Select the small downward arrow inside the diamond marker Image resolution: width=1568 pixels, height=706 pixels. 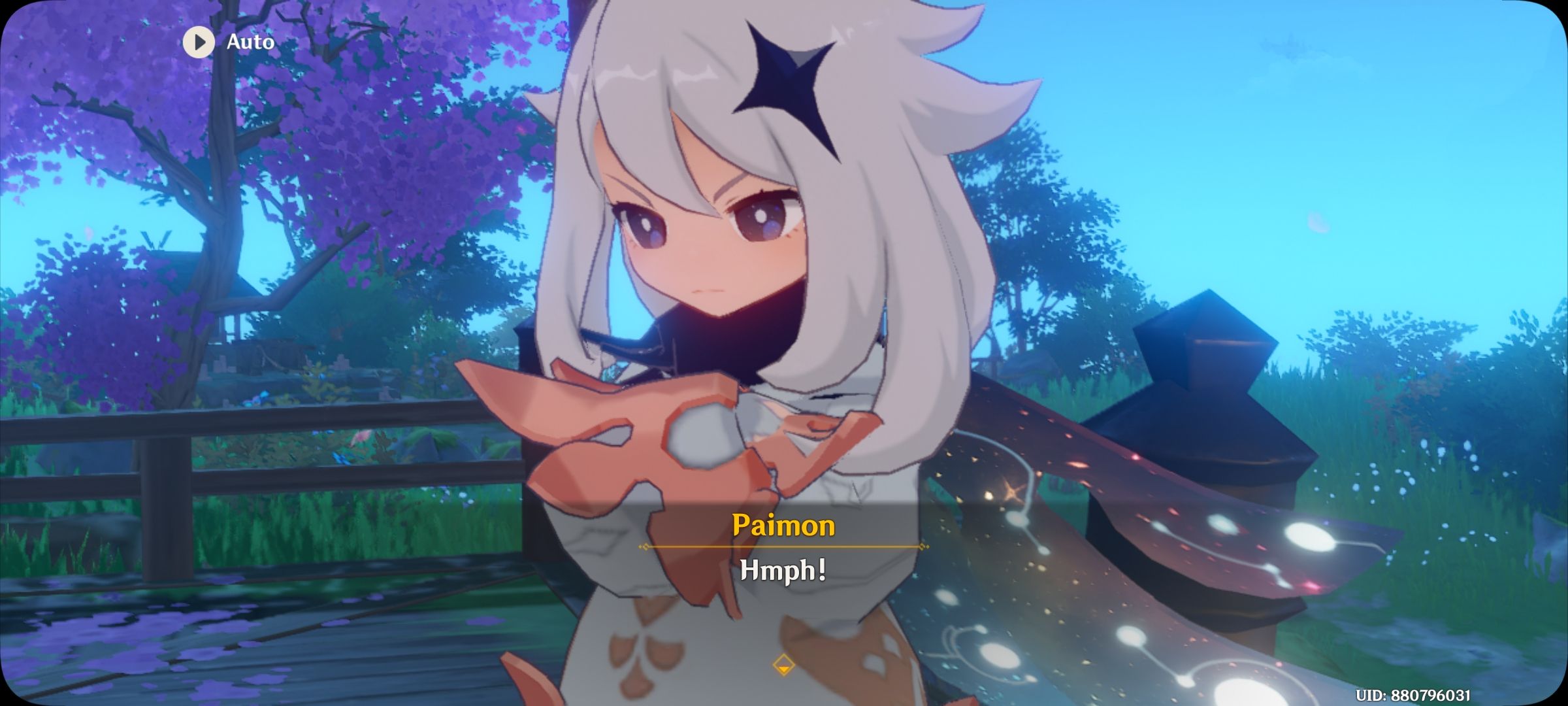click(x=783, y=669)
